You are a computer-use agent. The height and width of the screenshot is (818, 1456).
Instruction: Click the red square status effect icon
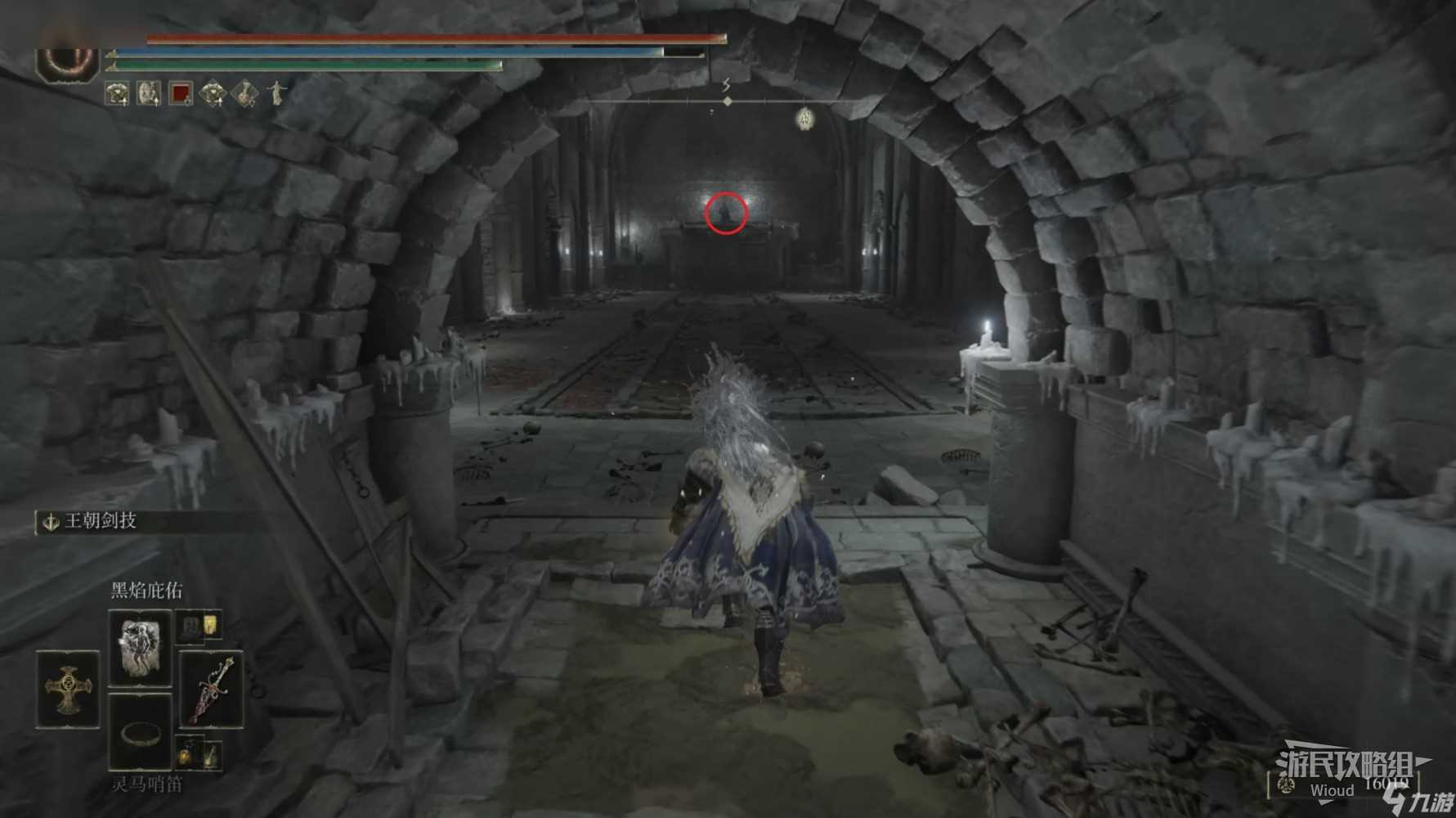pyautogui.click(x=181, y=94)
